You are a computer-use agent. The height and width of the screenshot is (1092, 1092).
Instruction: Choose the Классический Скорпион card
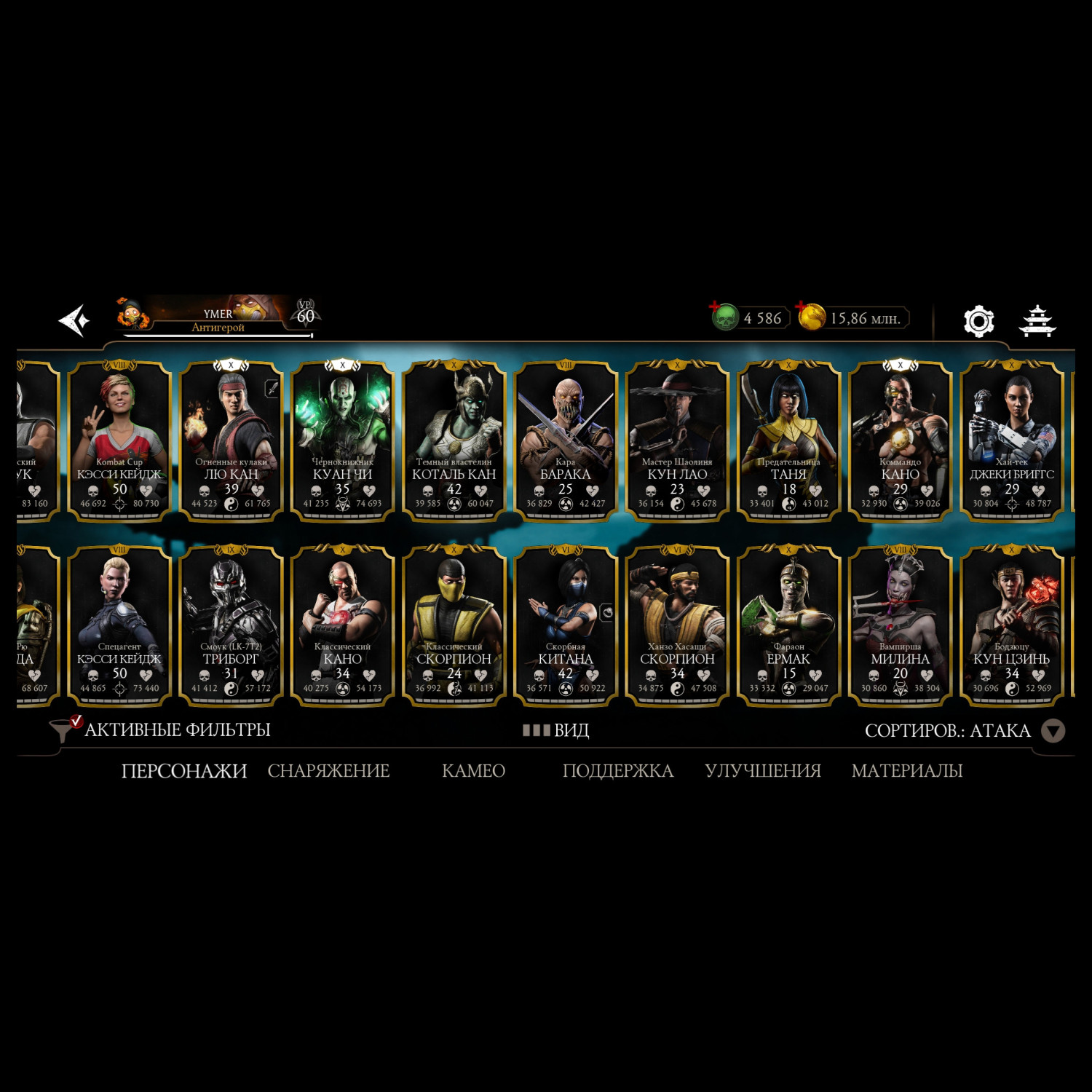pos(454,625)
